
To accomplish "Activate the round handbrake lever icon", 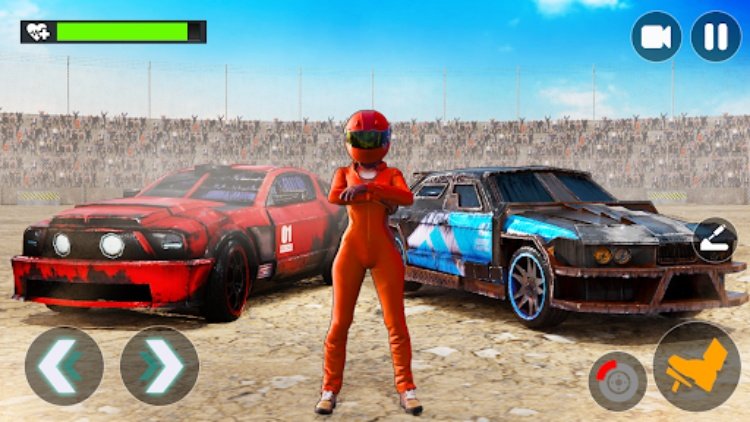I will (715, 240).
